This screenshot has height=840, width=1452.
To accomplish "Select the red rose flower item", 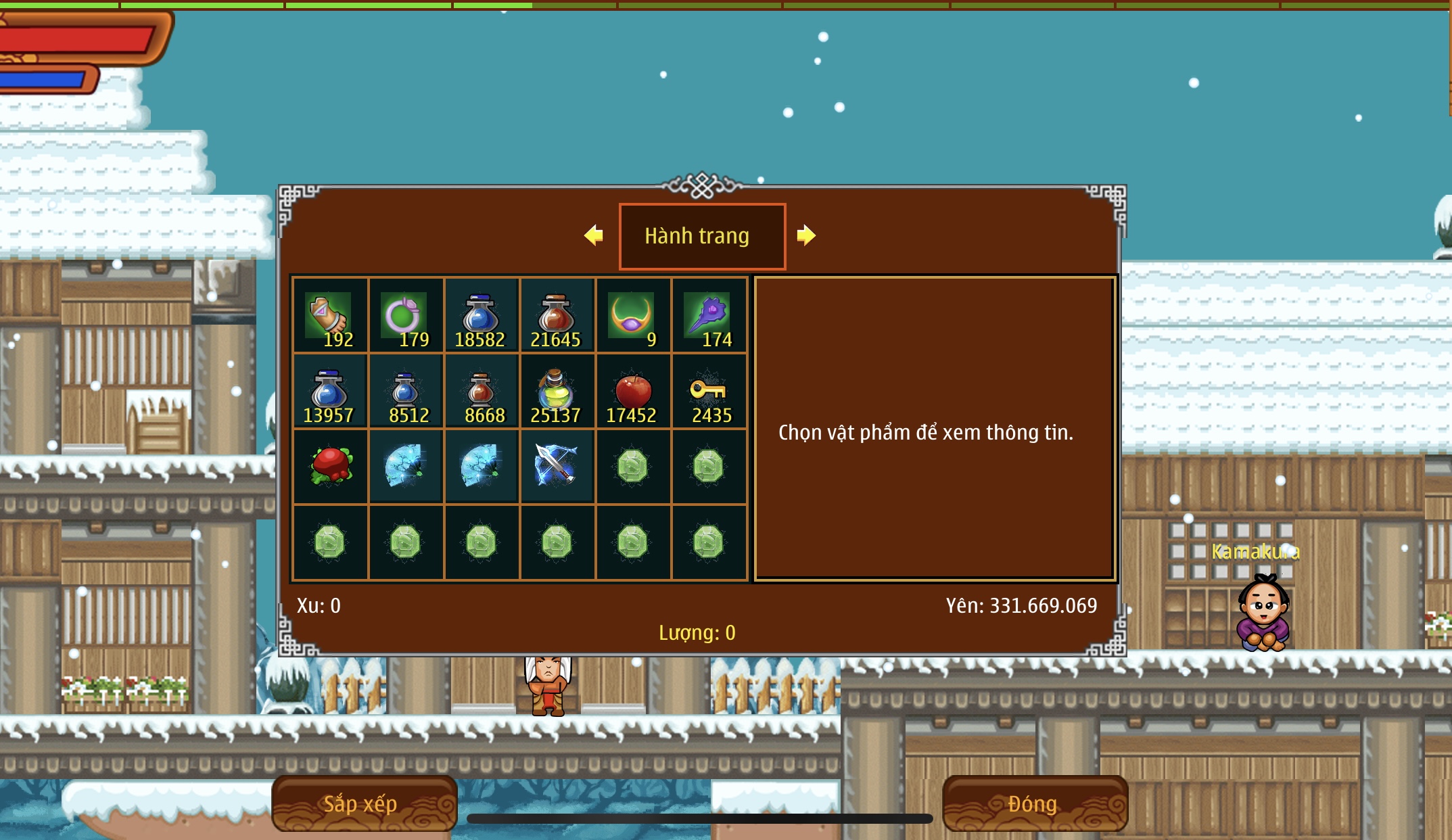I will click(x=330, y=467).
